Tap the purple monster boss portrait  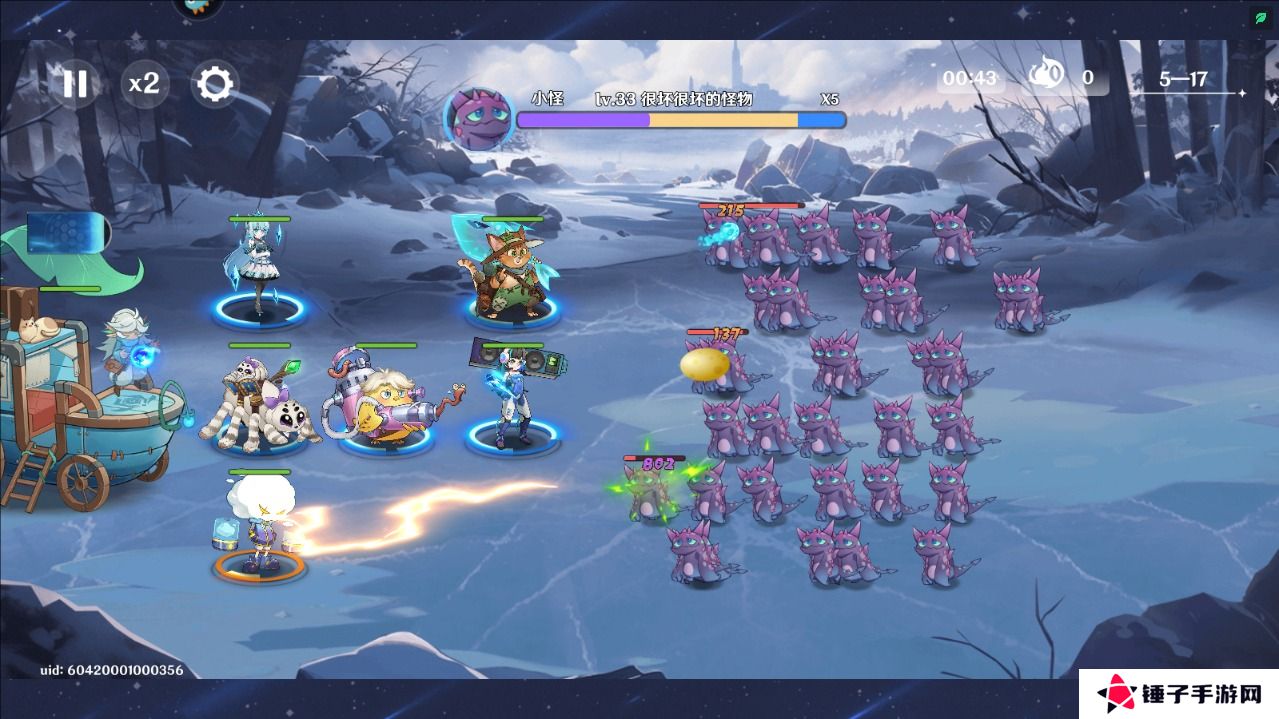478,118
